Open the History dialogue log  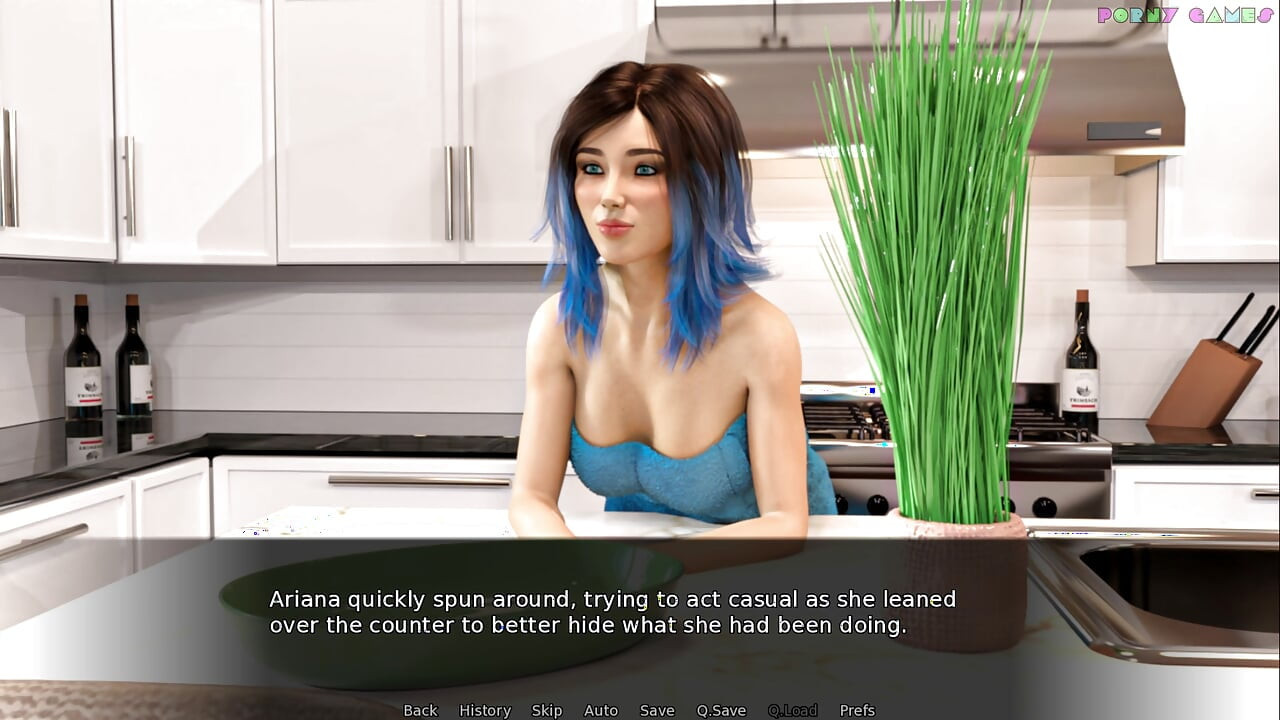(x=484, y=710)
